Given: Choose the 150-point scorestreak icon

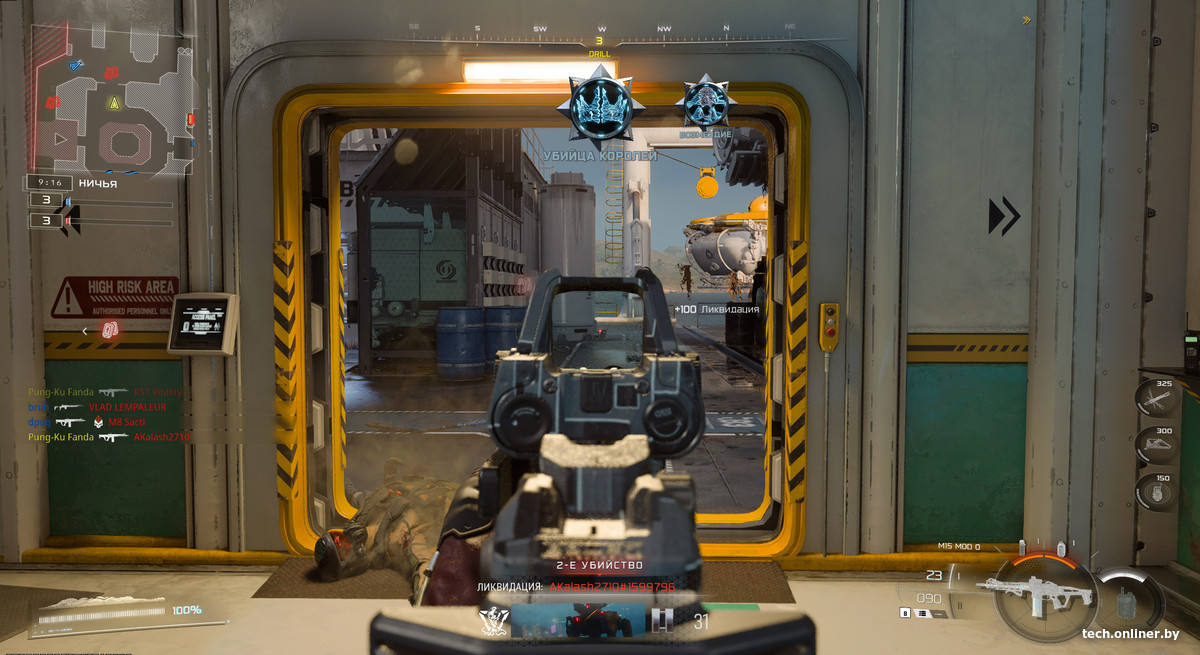Looking at the screenshot, I should click(x=1156, y=492).
